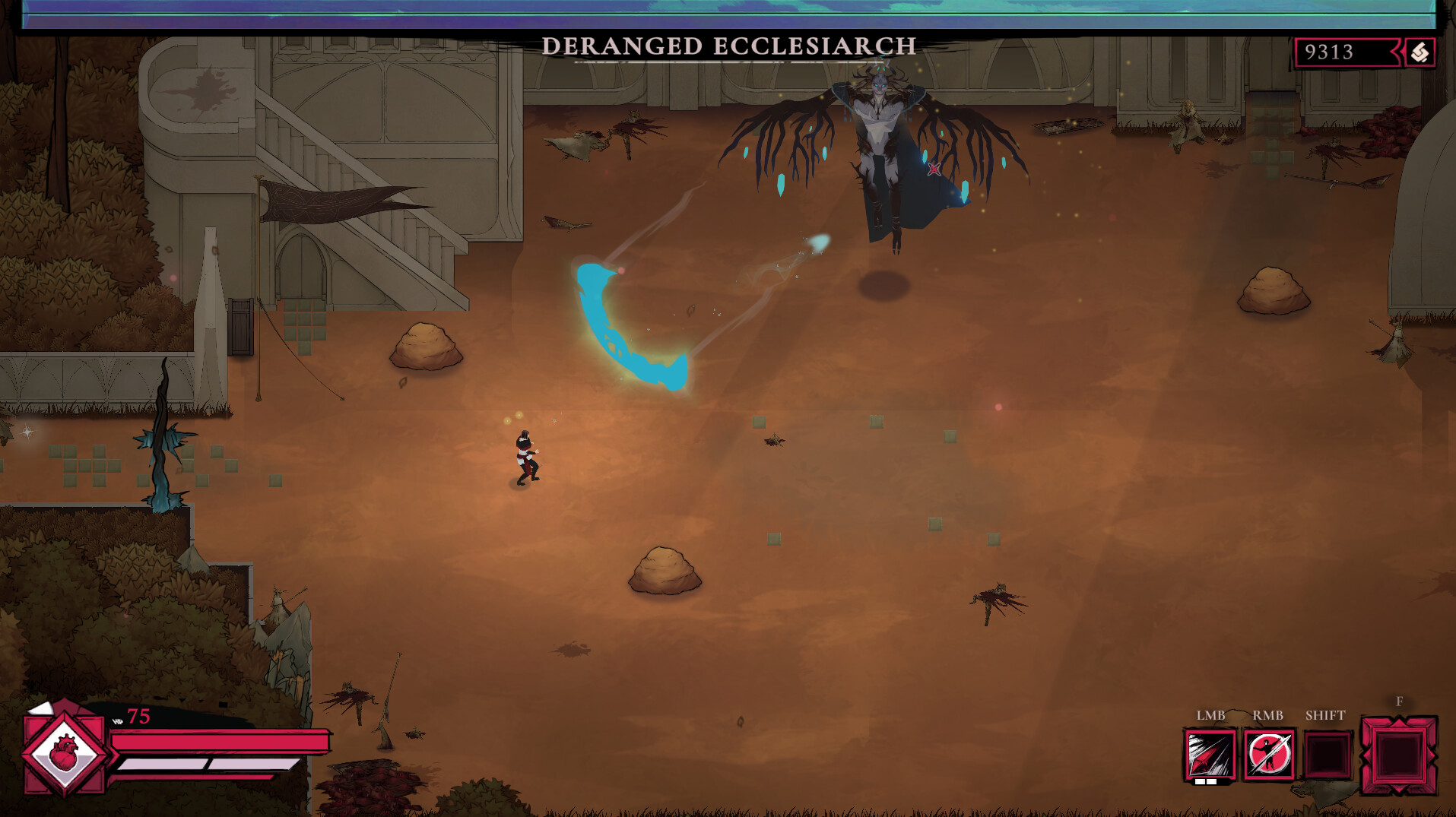The width and height of the screenshot is (1456, 817).
Task: Select the LMB crystal slash ability icon
Action: 1210,755
